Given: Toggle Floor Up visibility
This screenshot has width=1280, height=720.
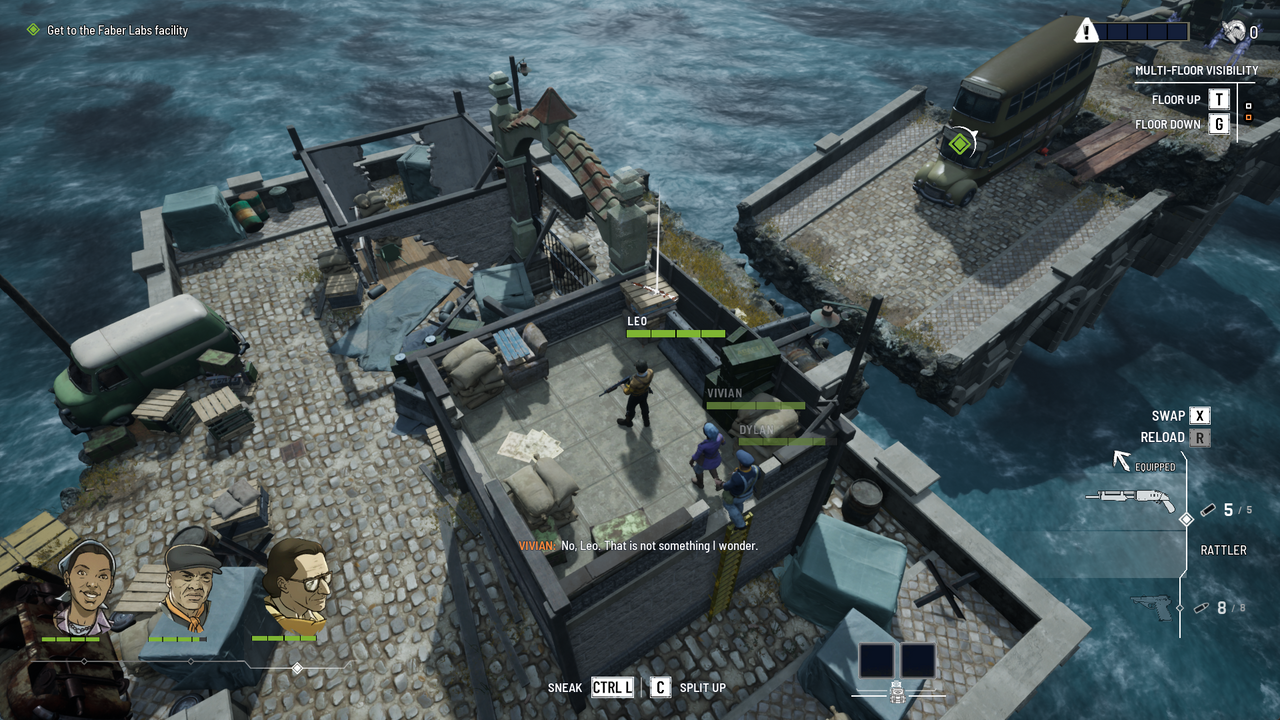Looking at the screenshot, I should pos(1217,99).
